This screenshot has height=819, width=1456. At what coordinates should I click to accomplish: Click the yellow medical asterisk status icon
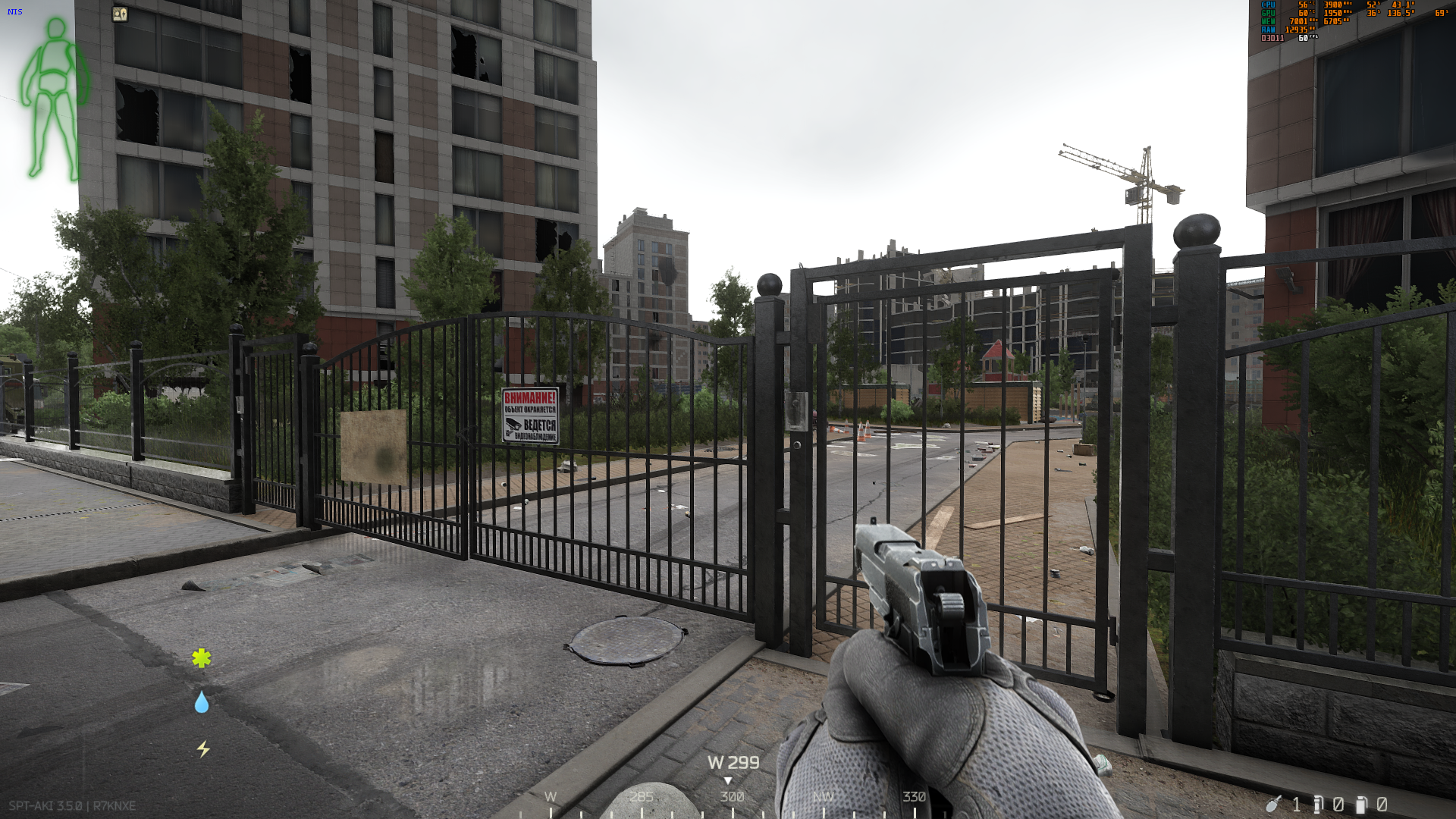click(x=201, y=658)
